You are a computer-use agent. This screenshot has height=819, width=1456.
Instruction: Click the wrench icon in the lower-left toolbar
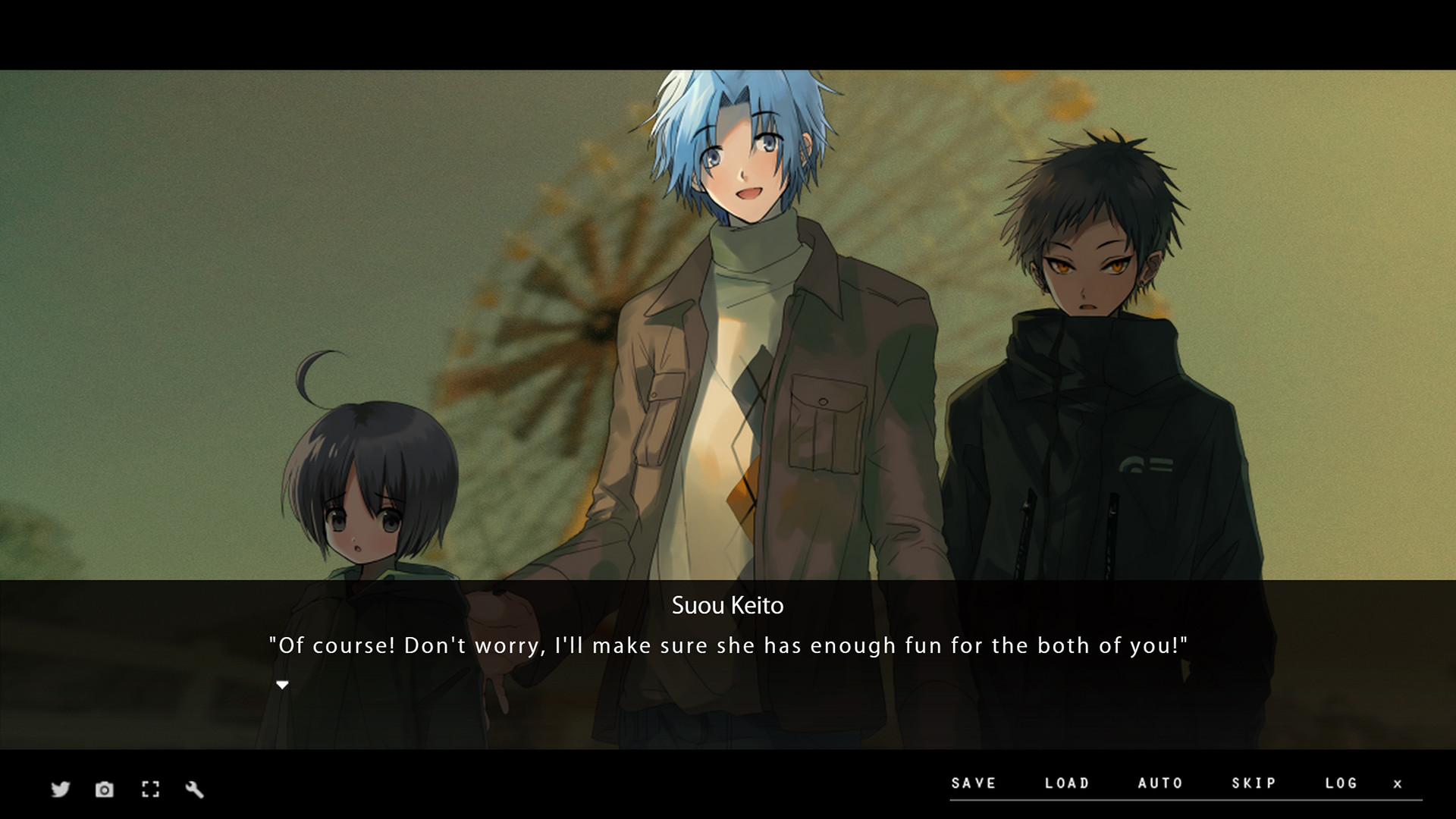pos(195,789)
